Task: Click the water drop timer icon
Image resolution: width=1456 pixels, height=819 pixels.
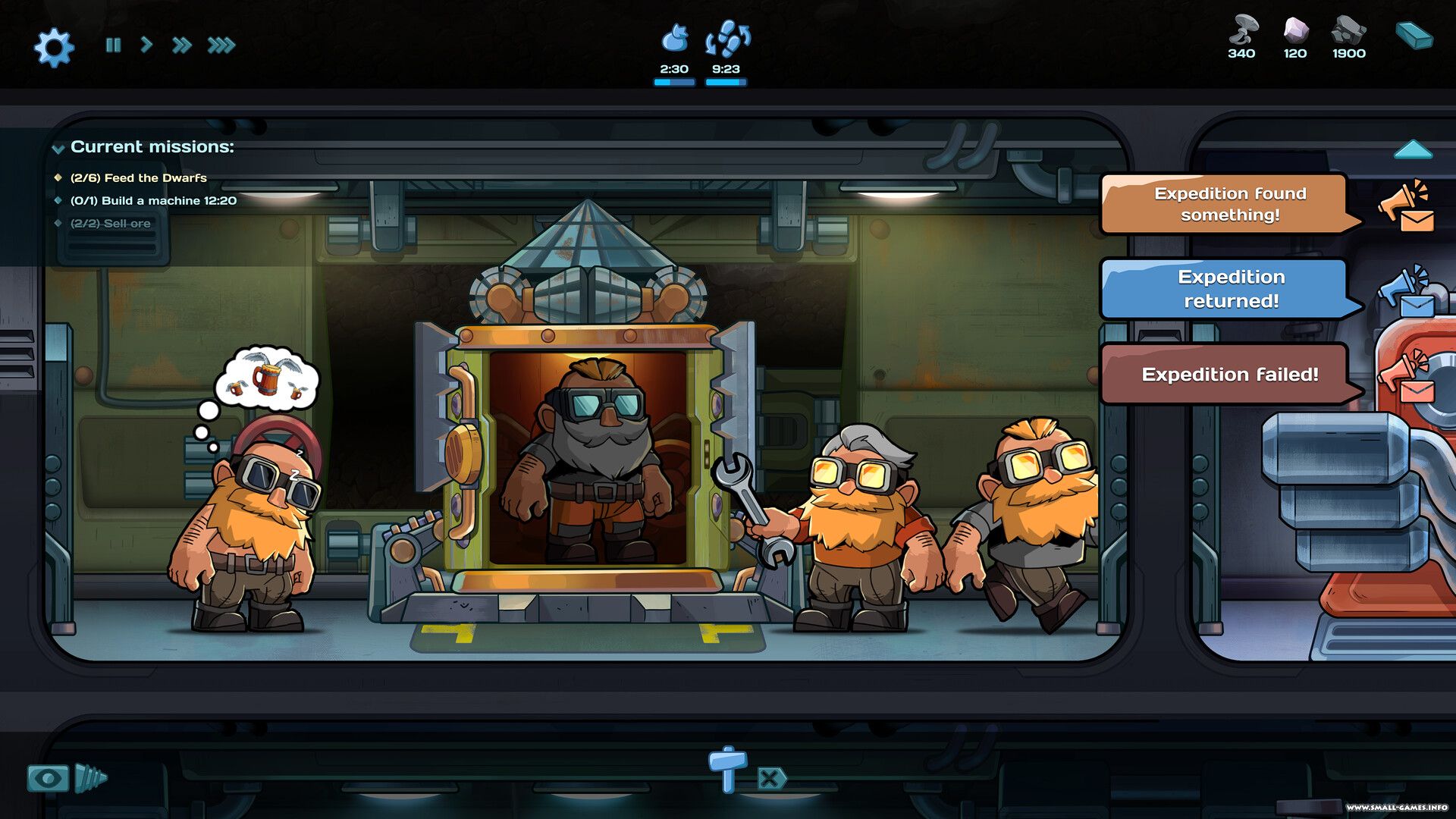Action: tap(674, 38)
